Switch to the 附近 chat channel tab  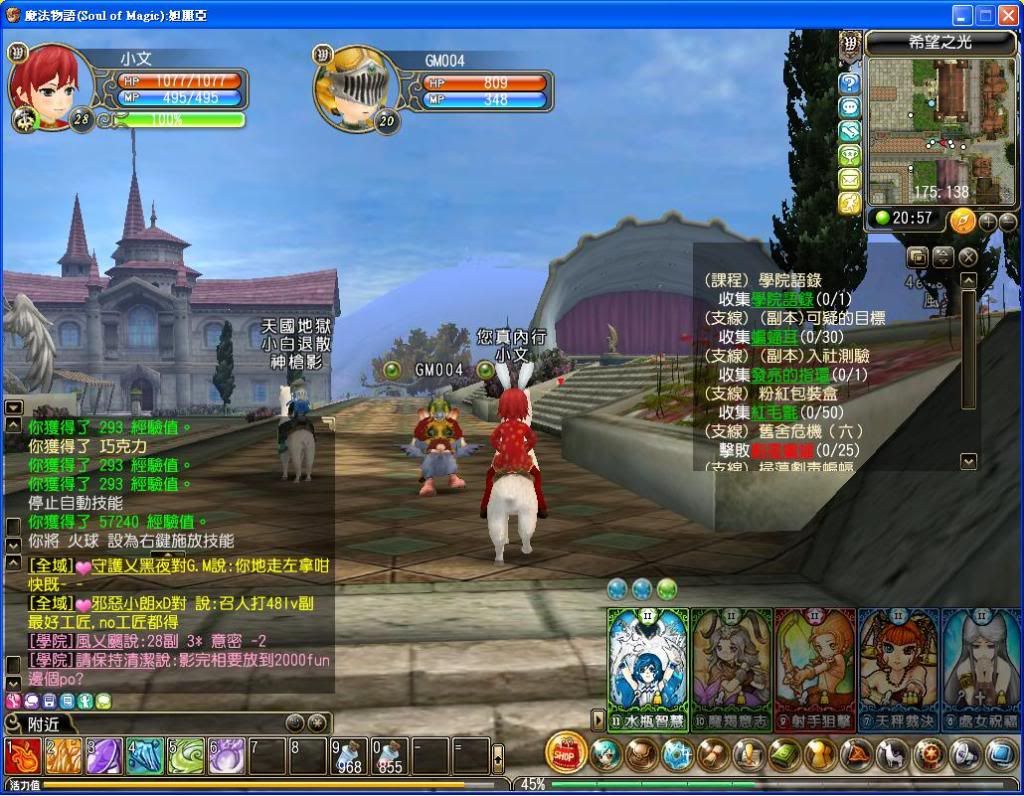pos(45,723)
